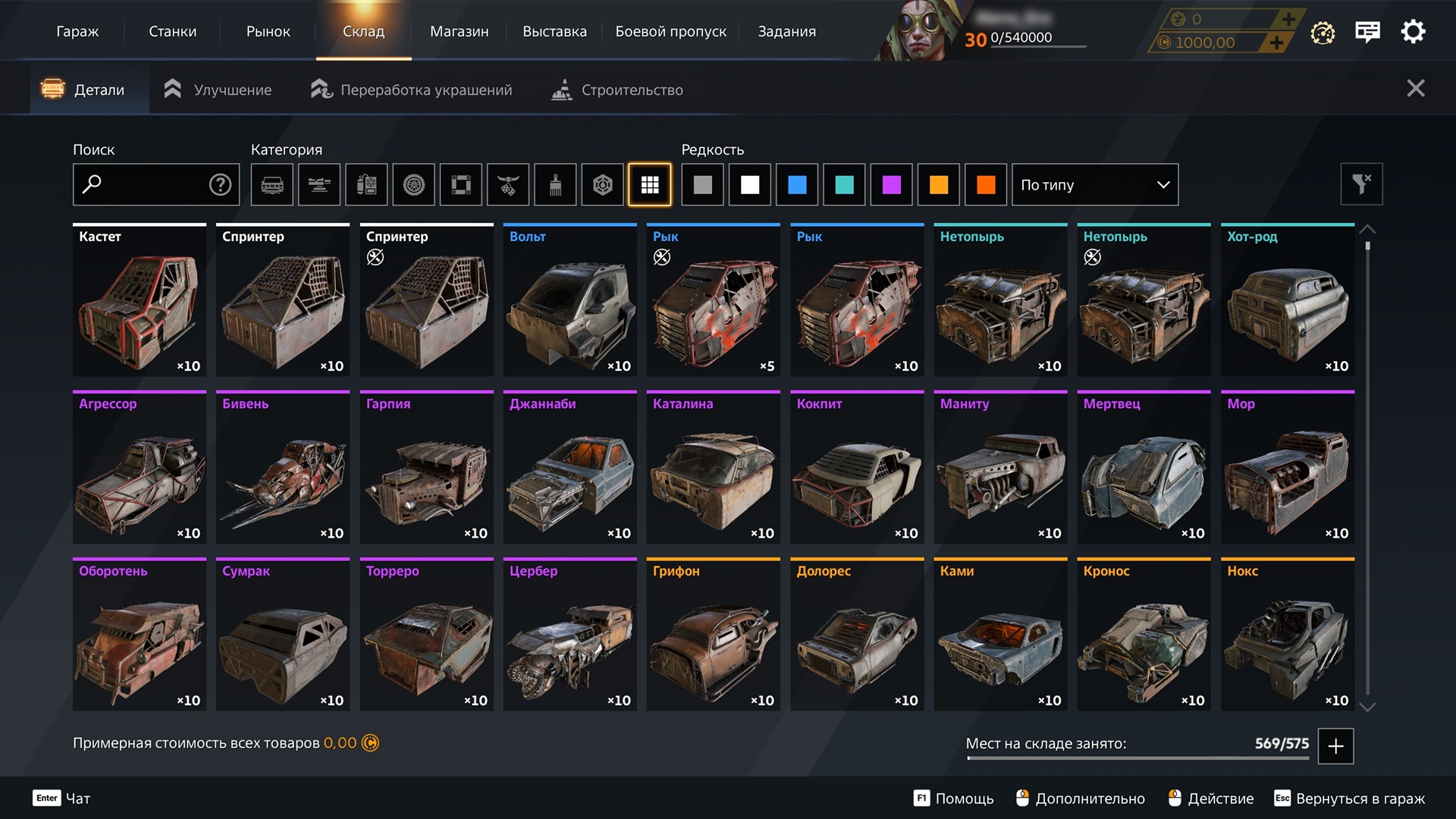Open the Гараж tab

pos(77,31)
